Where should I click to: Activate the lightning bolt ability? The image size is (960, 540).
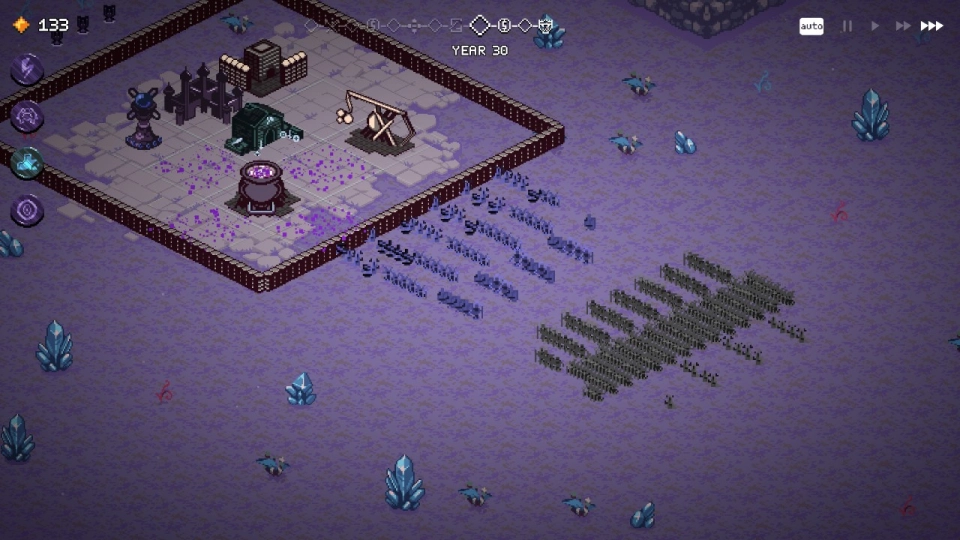tap(27, 69)
